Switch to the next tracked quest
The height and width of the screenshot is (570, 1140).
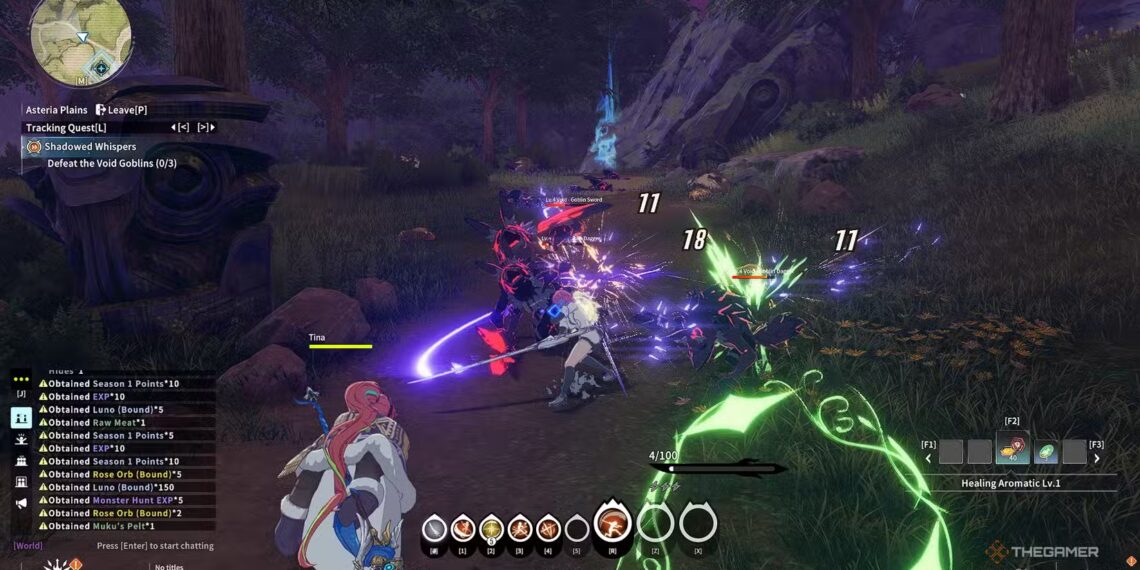(x=205, y=127)
